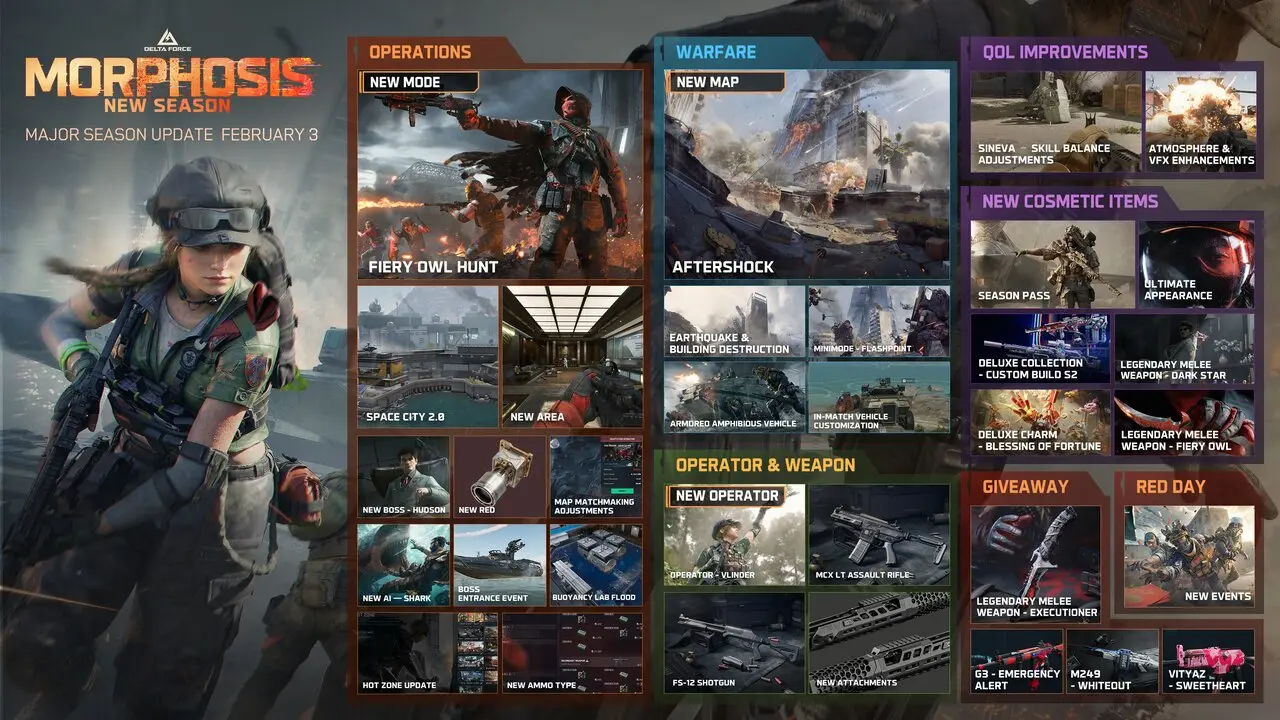Open the New Attachments tile
1280x720 pixels.
coord(879,642)
